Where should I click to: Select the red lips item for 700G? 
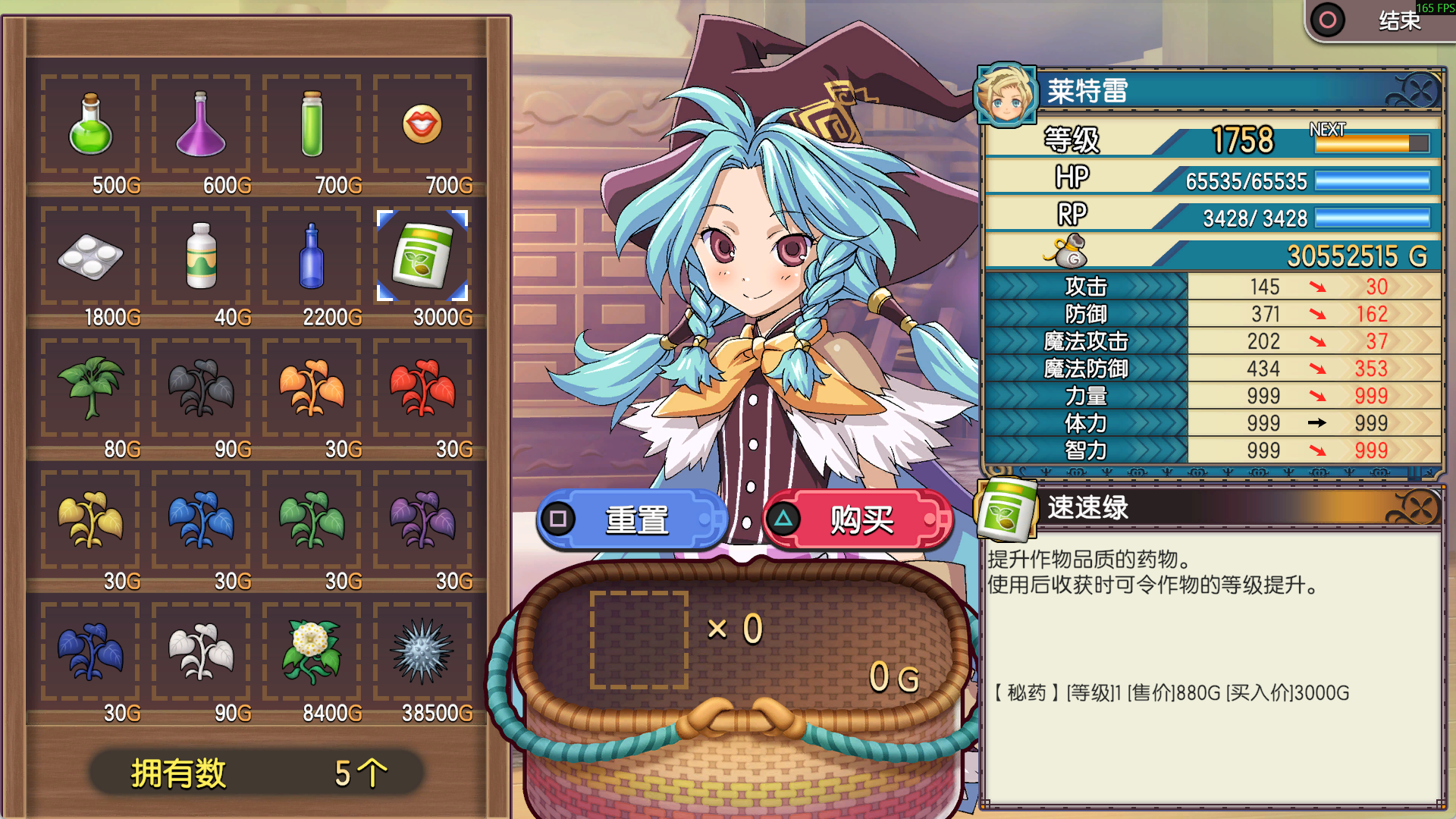422,125
